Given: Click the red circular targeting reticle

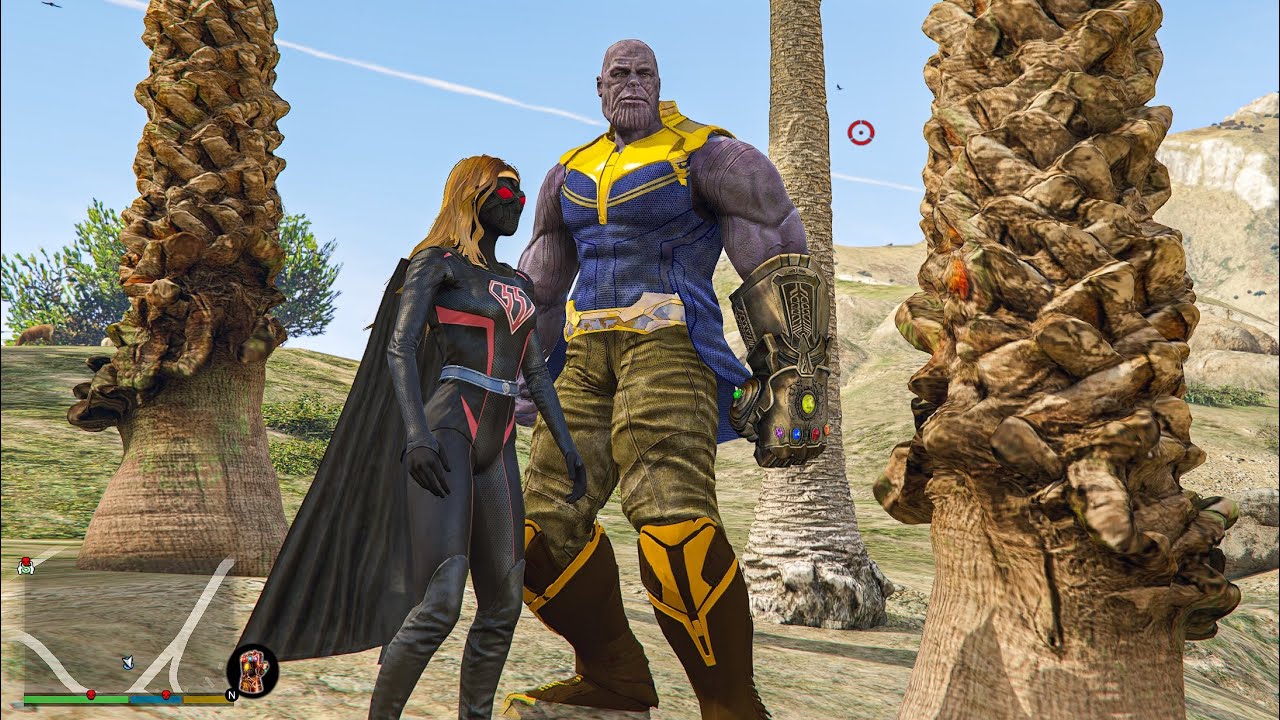Looking at the screenshot, I should click(x=860, y=132).
